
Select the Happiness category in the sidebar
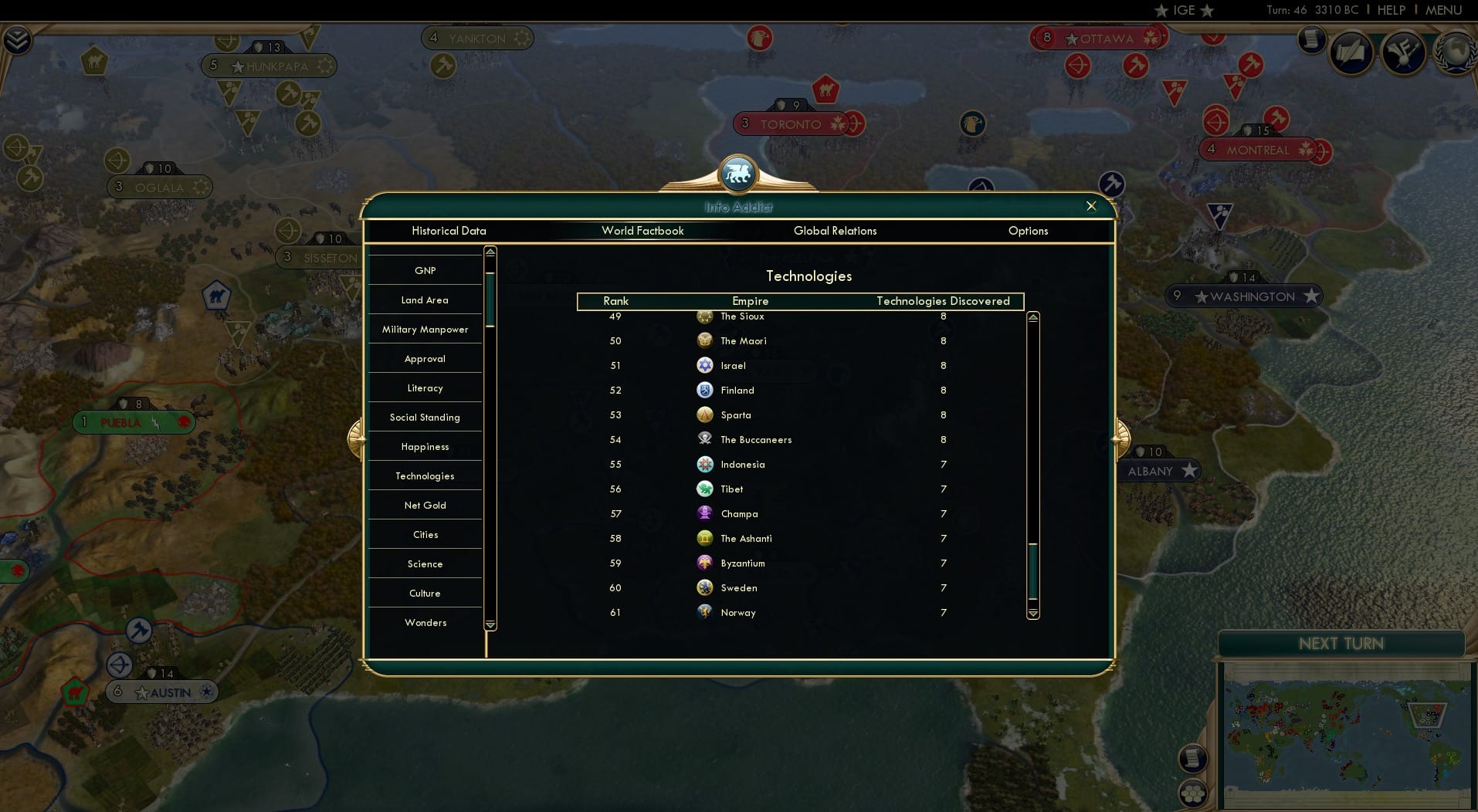coord(425,446)
